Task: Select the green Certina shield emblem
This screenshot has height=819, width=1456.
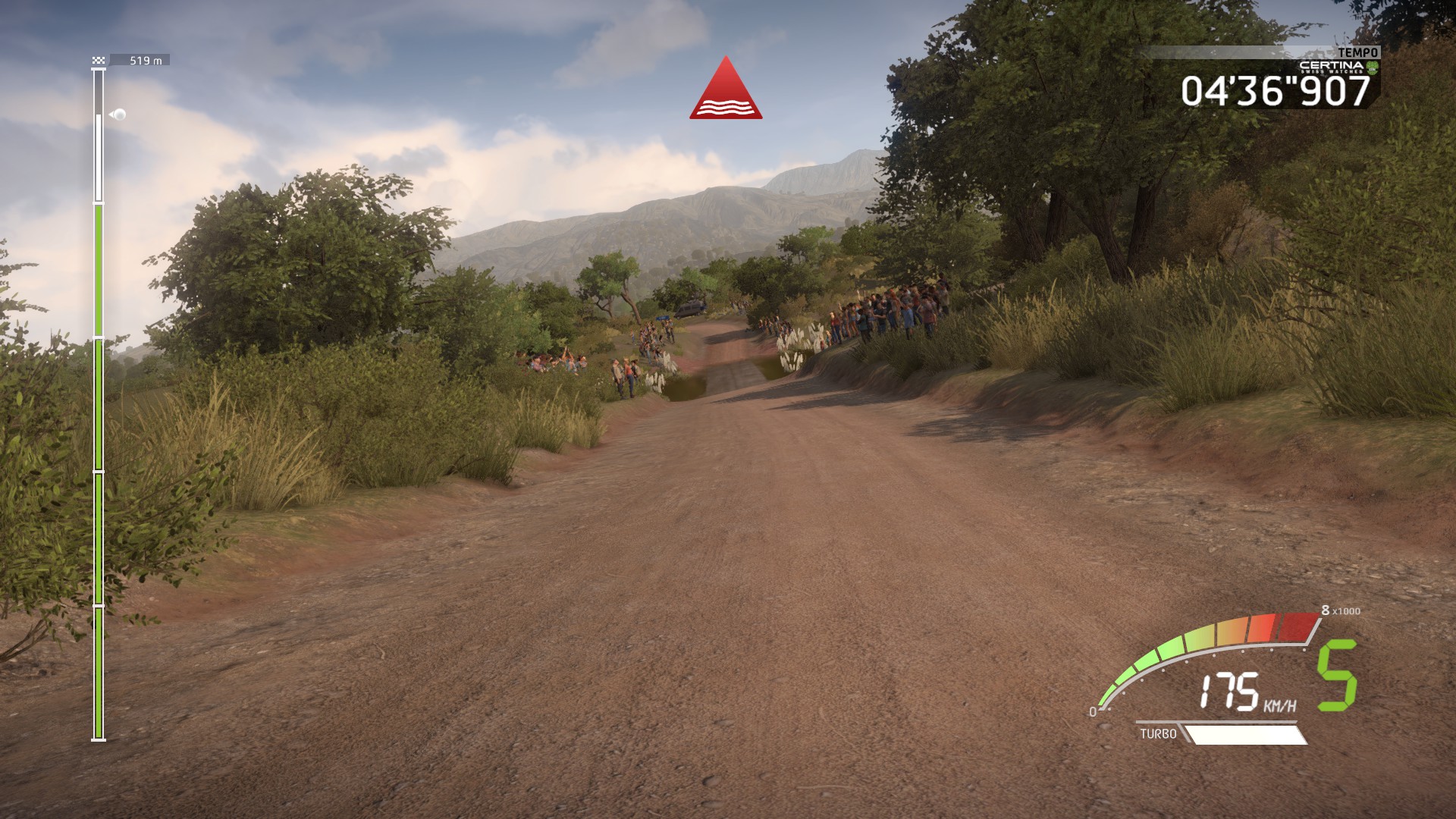Action: click(x=1373, y=68)
